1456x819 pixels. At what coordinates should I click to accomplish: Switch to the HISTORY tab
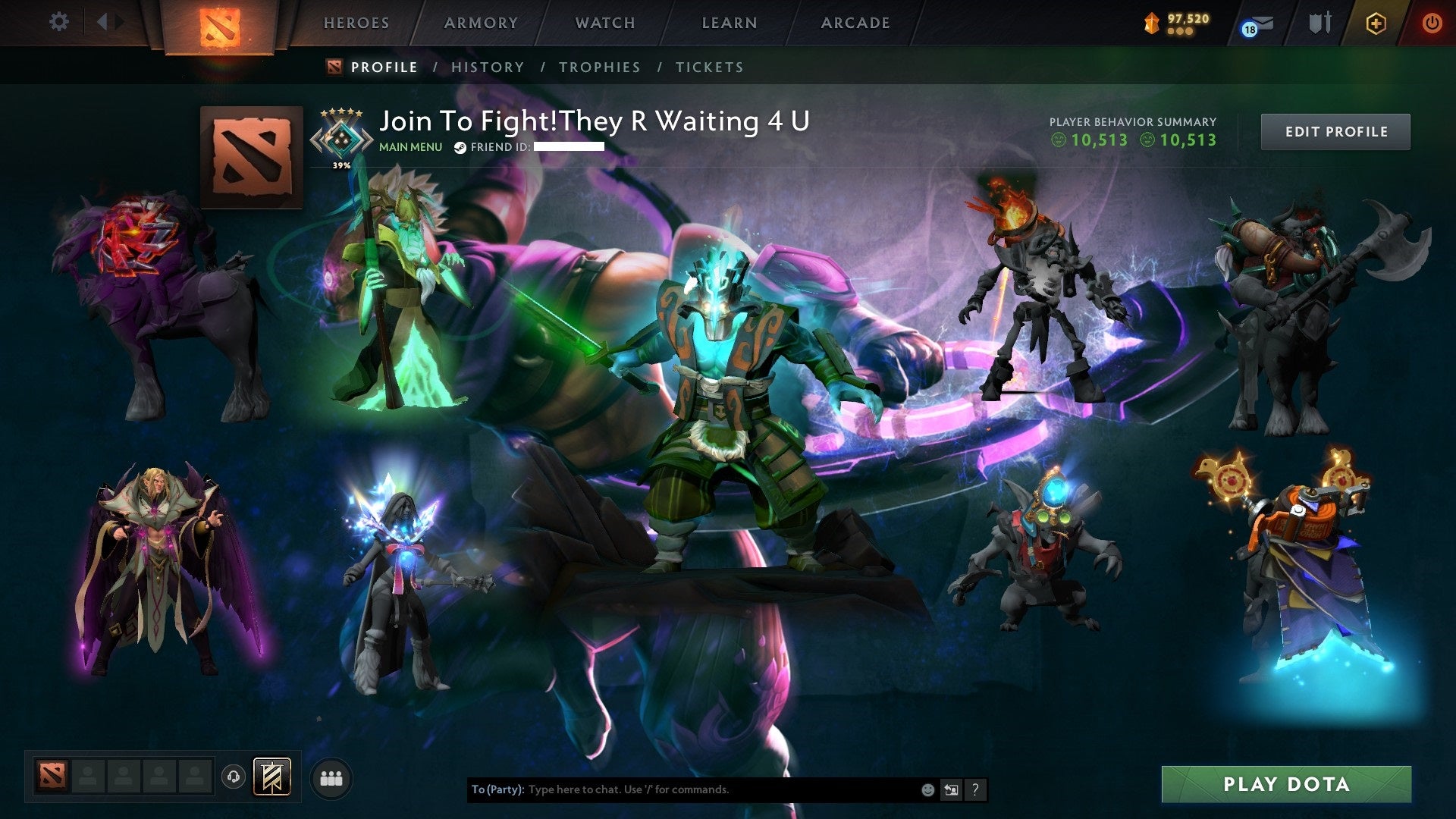pyautogui.click(x=487, y=67)
